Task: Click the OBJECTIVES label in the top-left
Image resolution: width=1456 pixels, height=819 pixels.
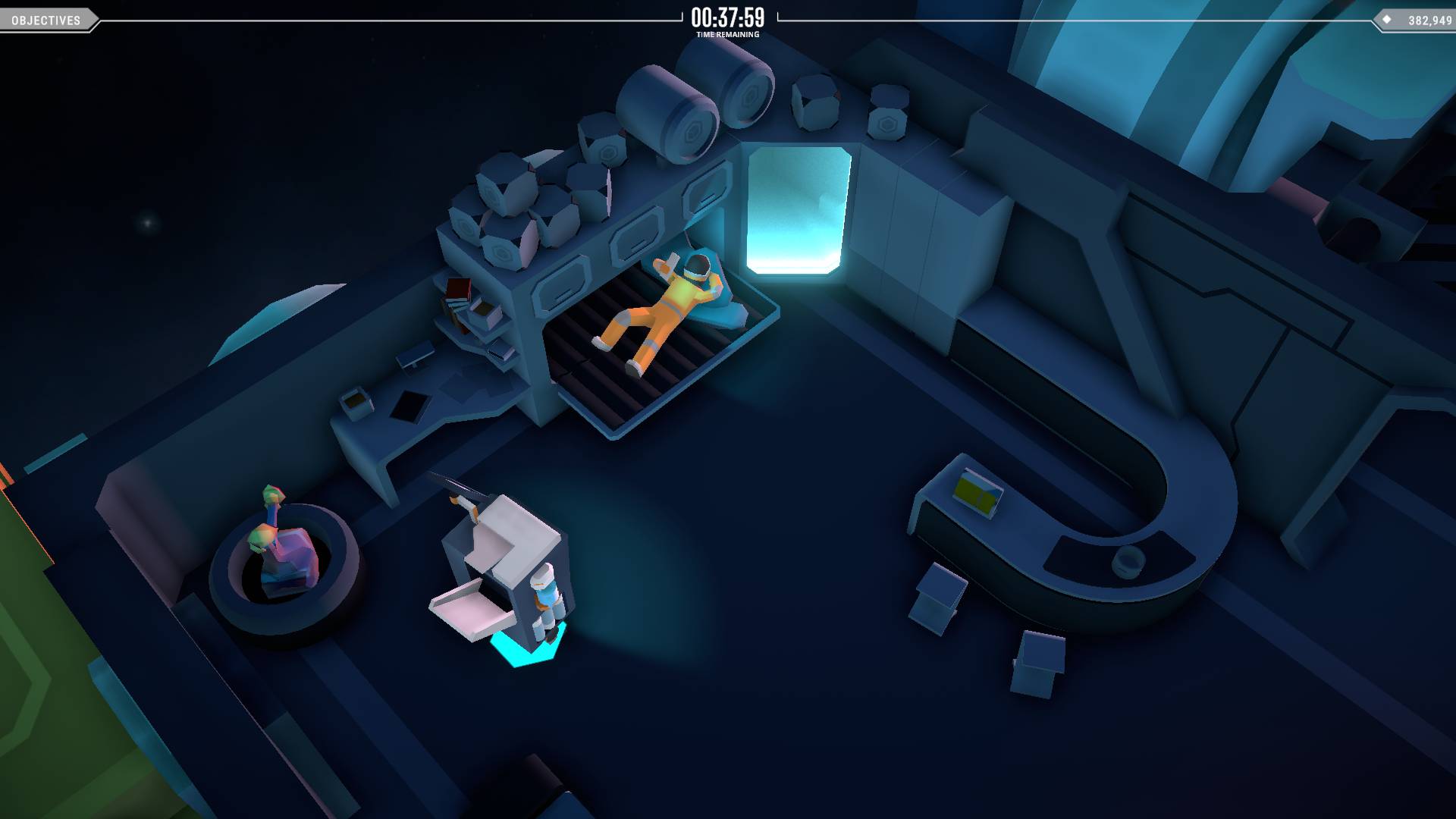Action: (x=43, y=20)
